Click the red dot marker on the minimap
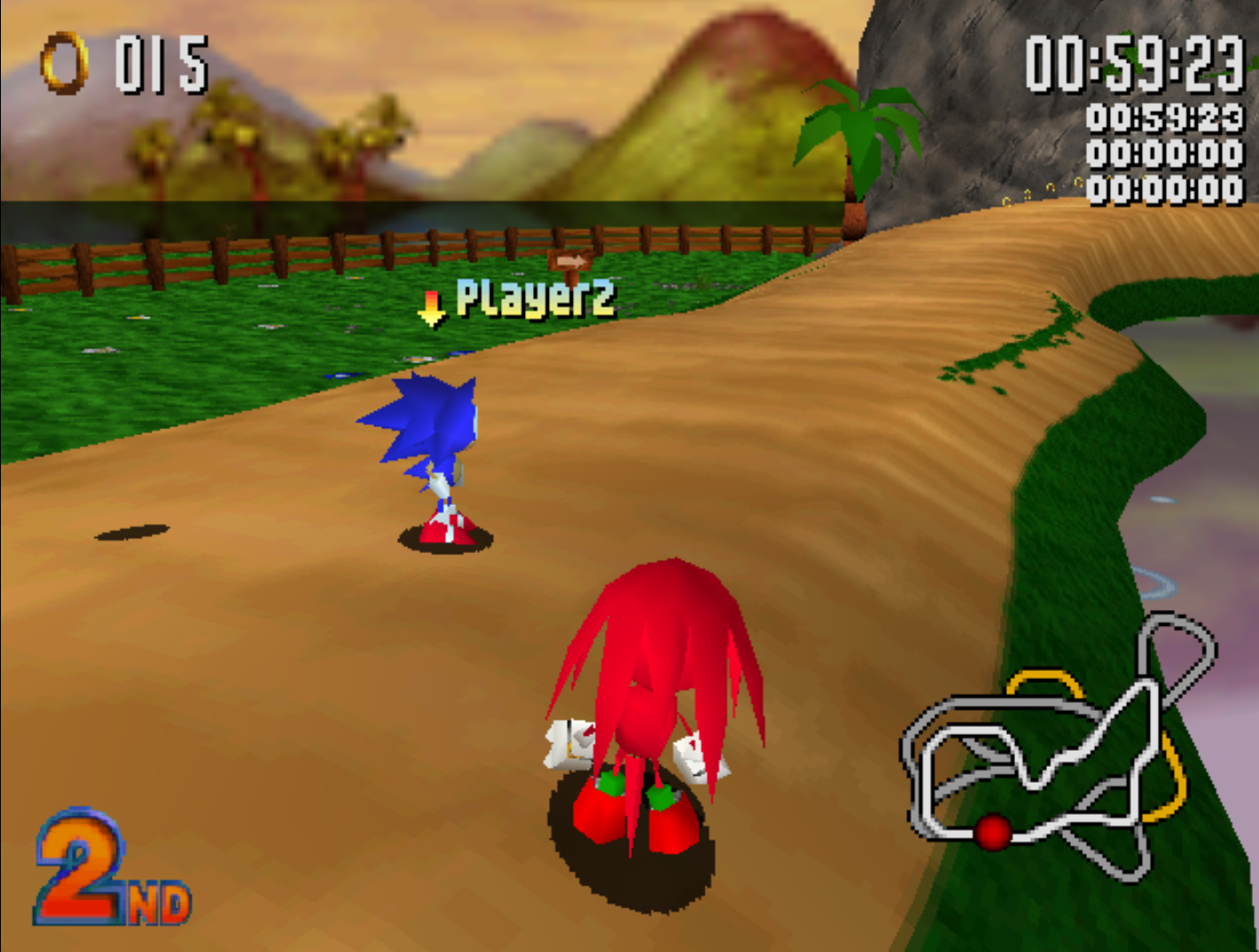This screenshot has height=952, width=1259. click(993, 831)
